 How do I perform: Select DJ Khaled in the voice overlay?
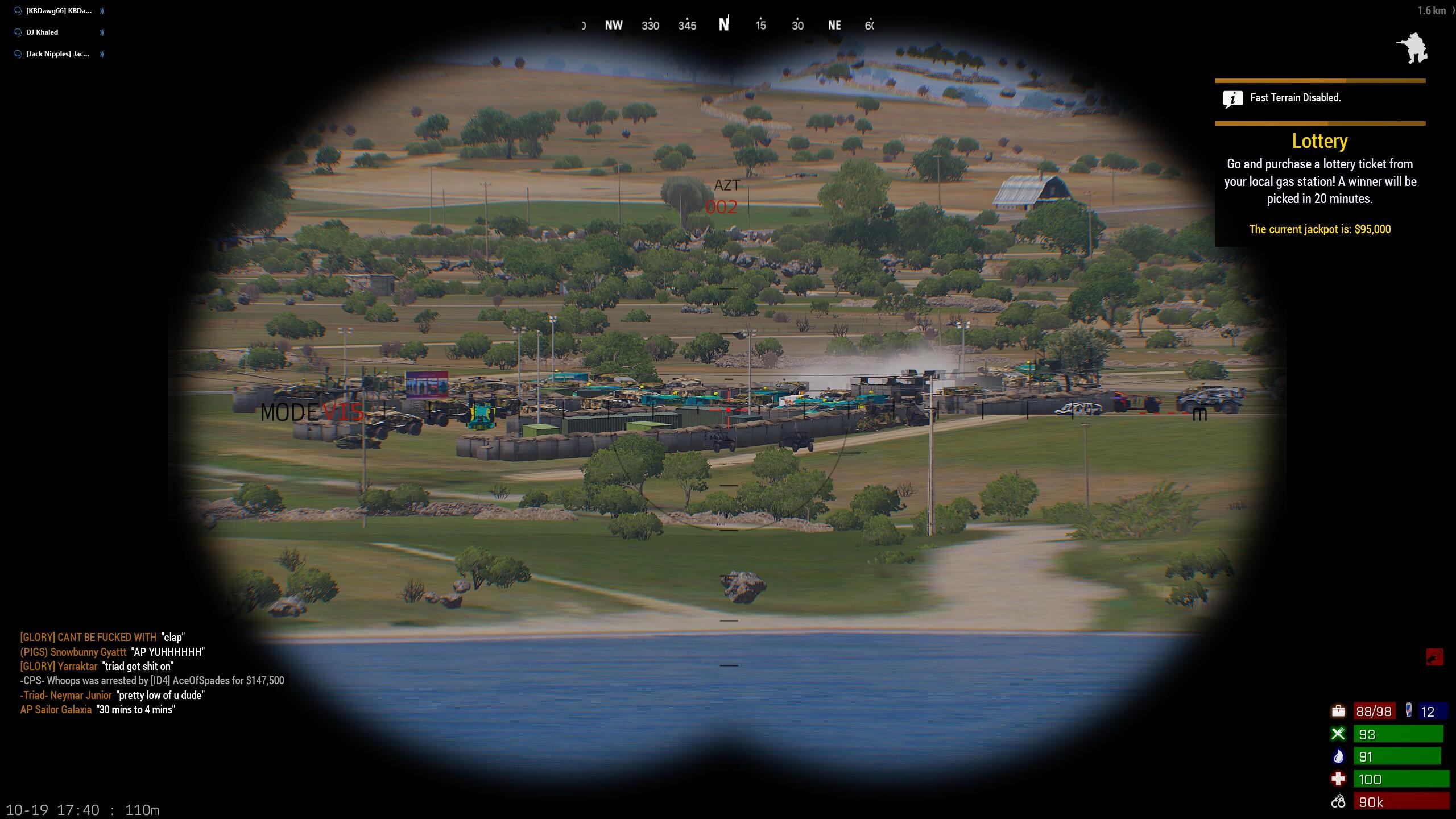click(42, 32)
